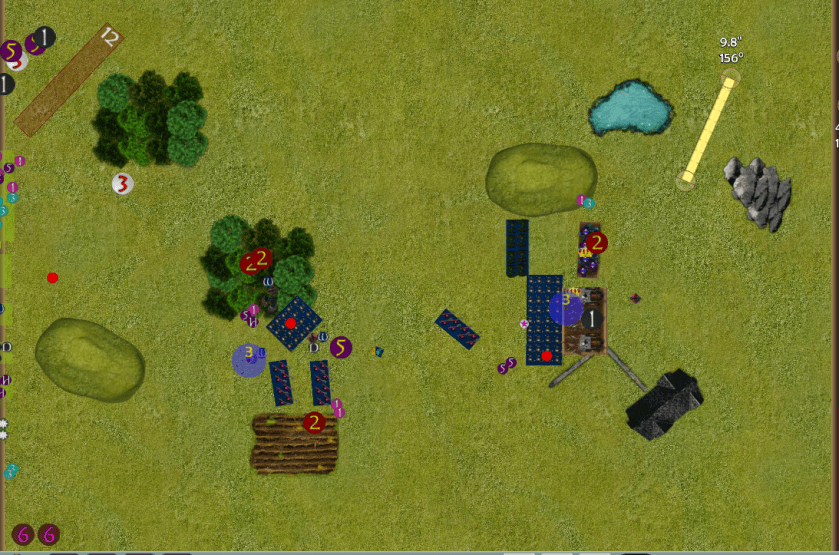The image size is (839, 555).
Task: Click the red 2 counter on the plowed field
Action: coord(314,422)
